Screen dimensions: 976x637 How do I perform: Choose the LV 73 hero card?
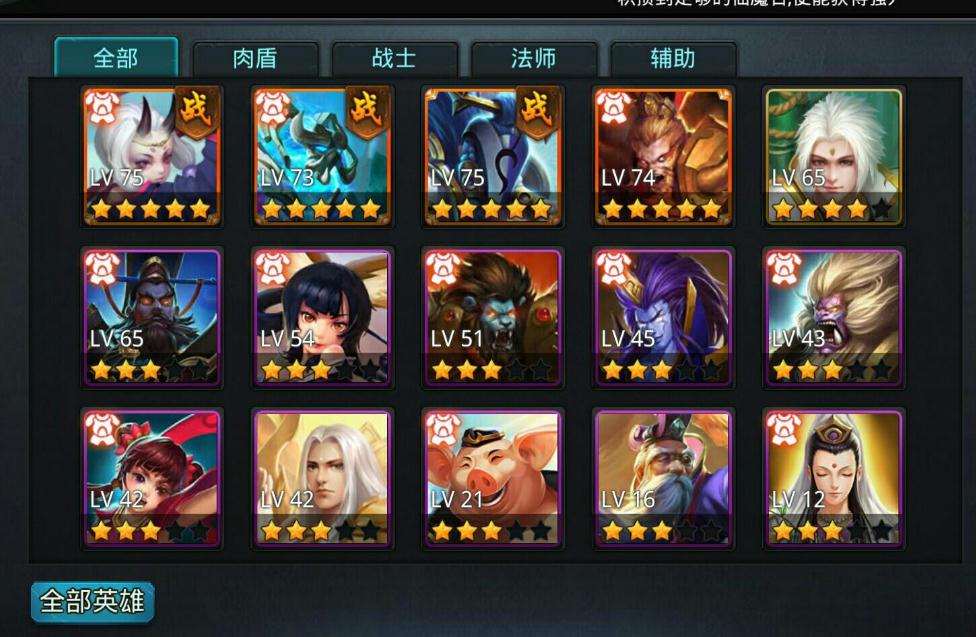[x=322, y=156]
